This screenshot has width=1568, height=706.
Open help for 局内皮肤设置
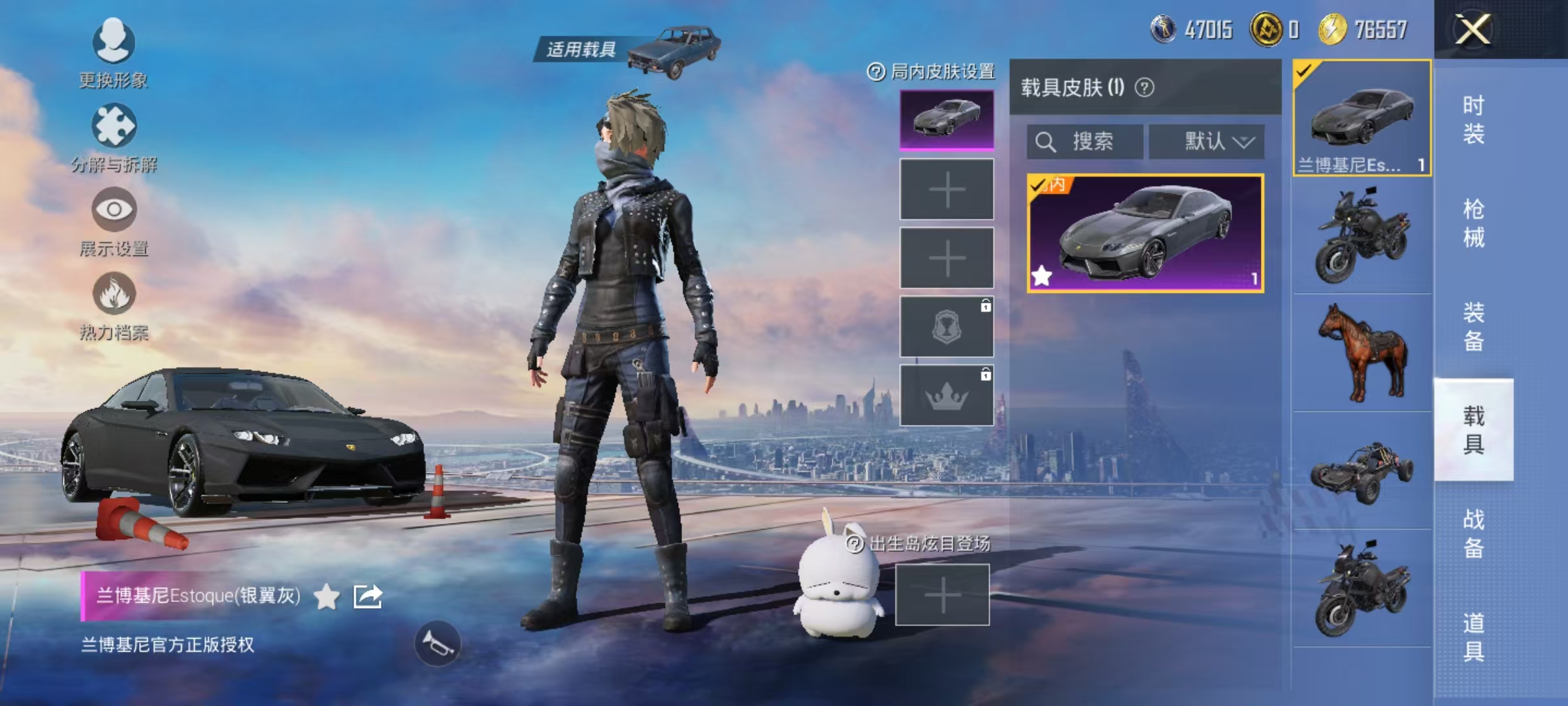point(875,71)
